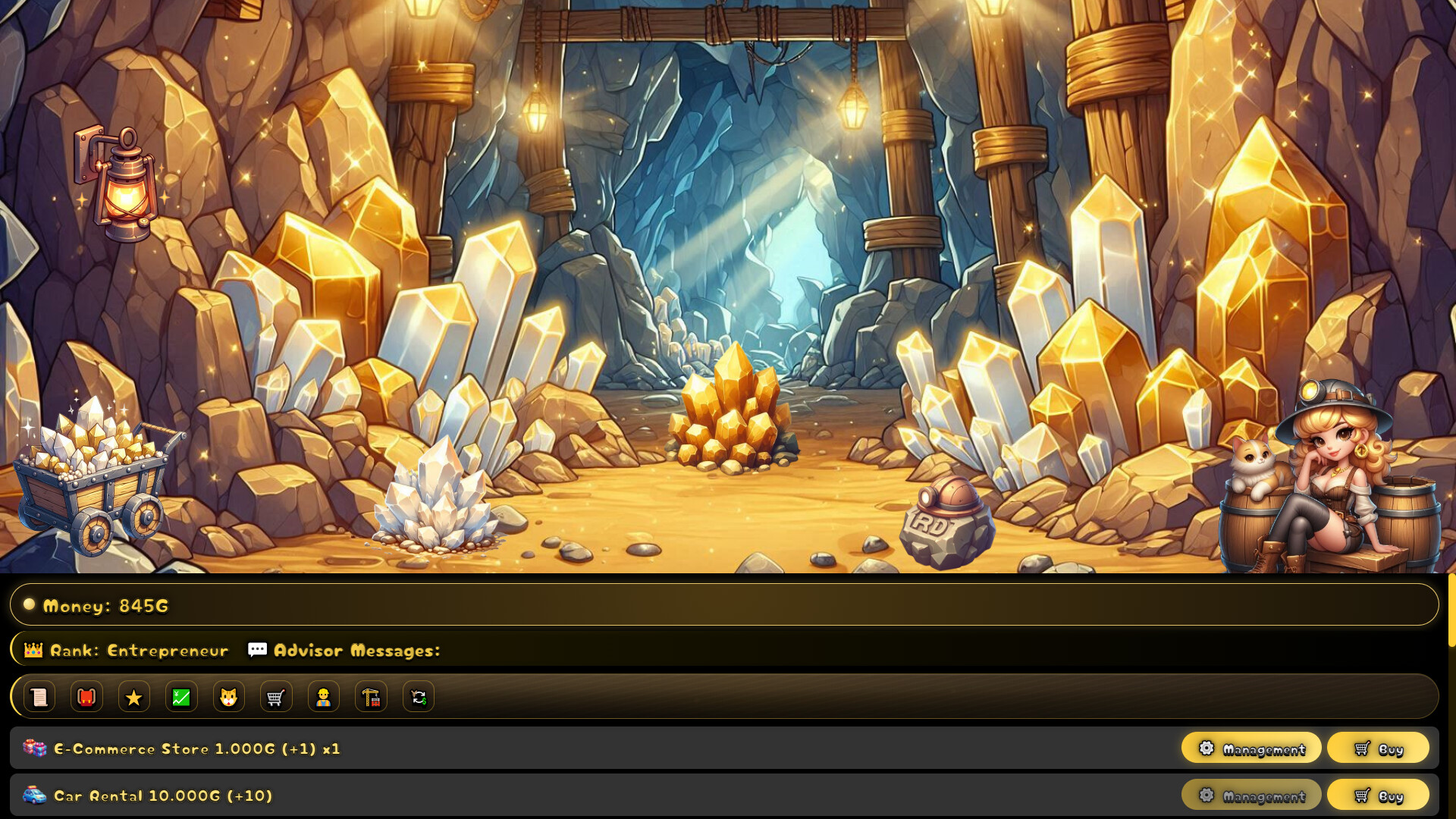Open Management for E-Commerce Store

[1250, 748]
